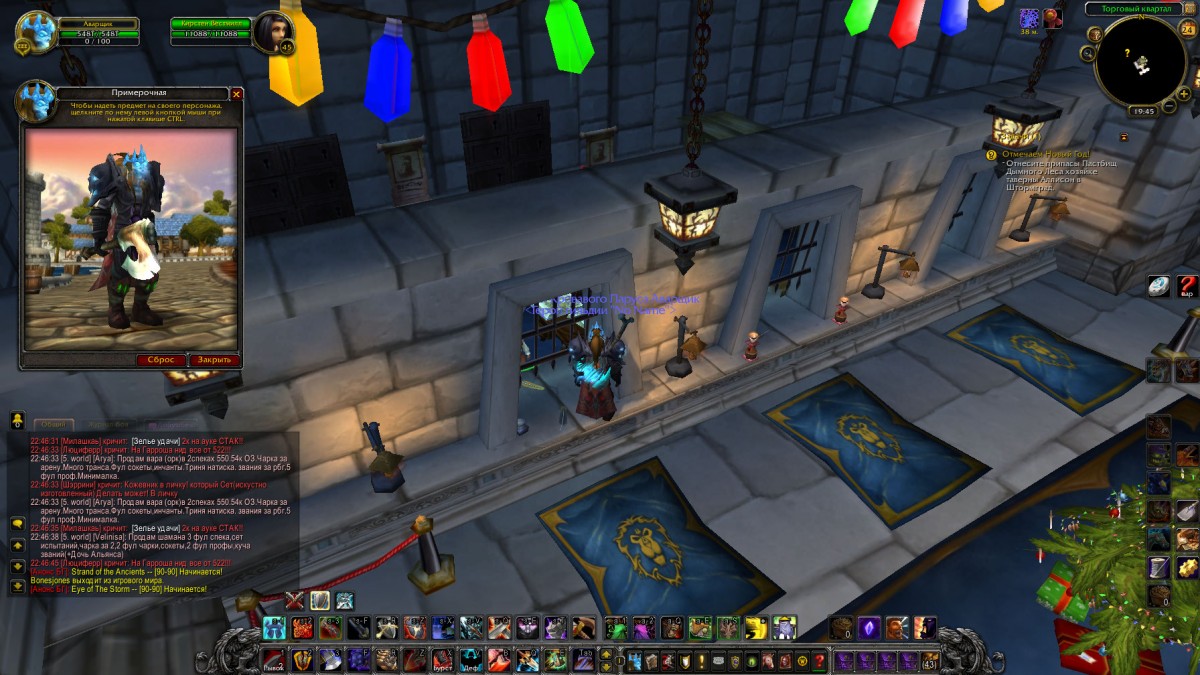Image resolution: width=1200 pixels, height=675 pixels.
Task: Activate the Бурст macro button
Action: point(442,661)
